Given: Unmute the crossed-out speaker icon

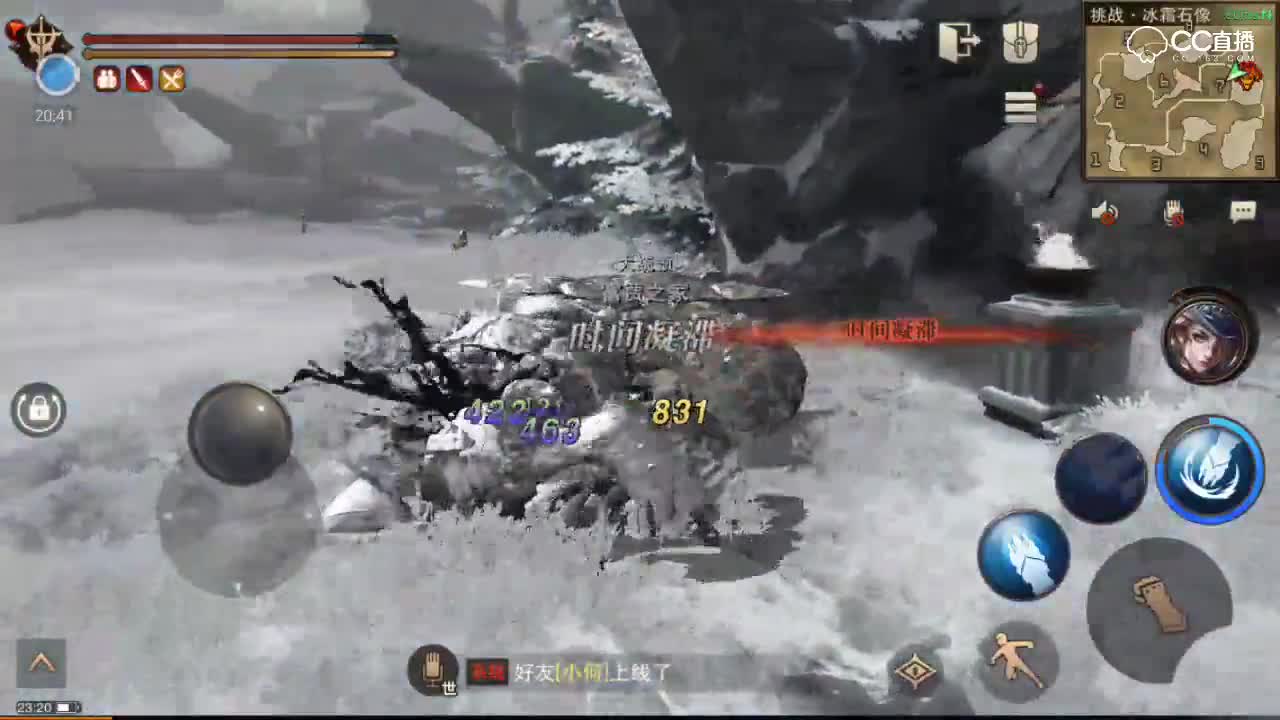Looking at the screenshot, I should pyautogui.click(x=1105, y=212).
